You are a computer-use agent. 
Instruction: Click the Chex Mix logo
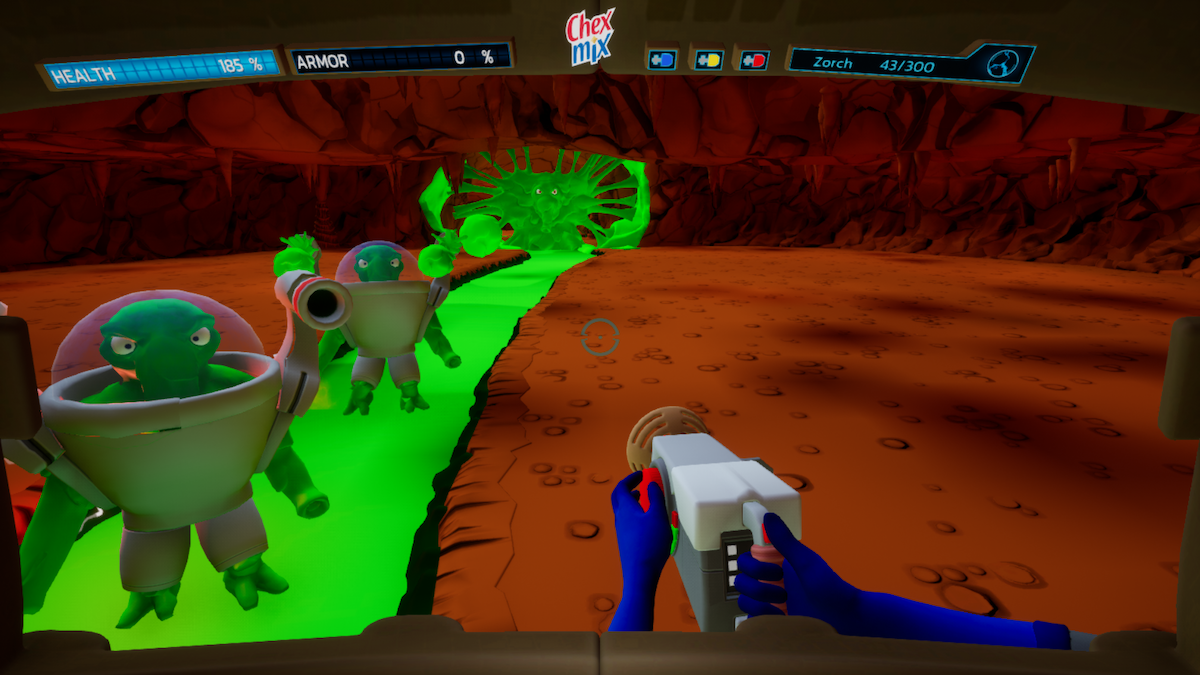(x=590, y=38)
